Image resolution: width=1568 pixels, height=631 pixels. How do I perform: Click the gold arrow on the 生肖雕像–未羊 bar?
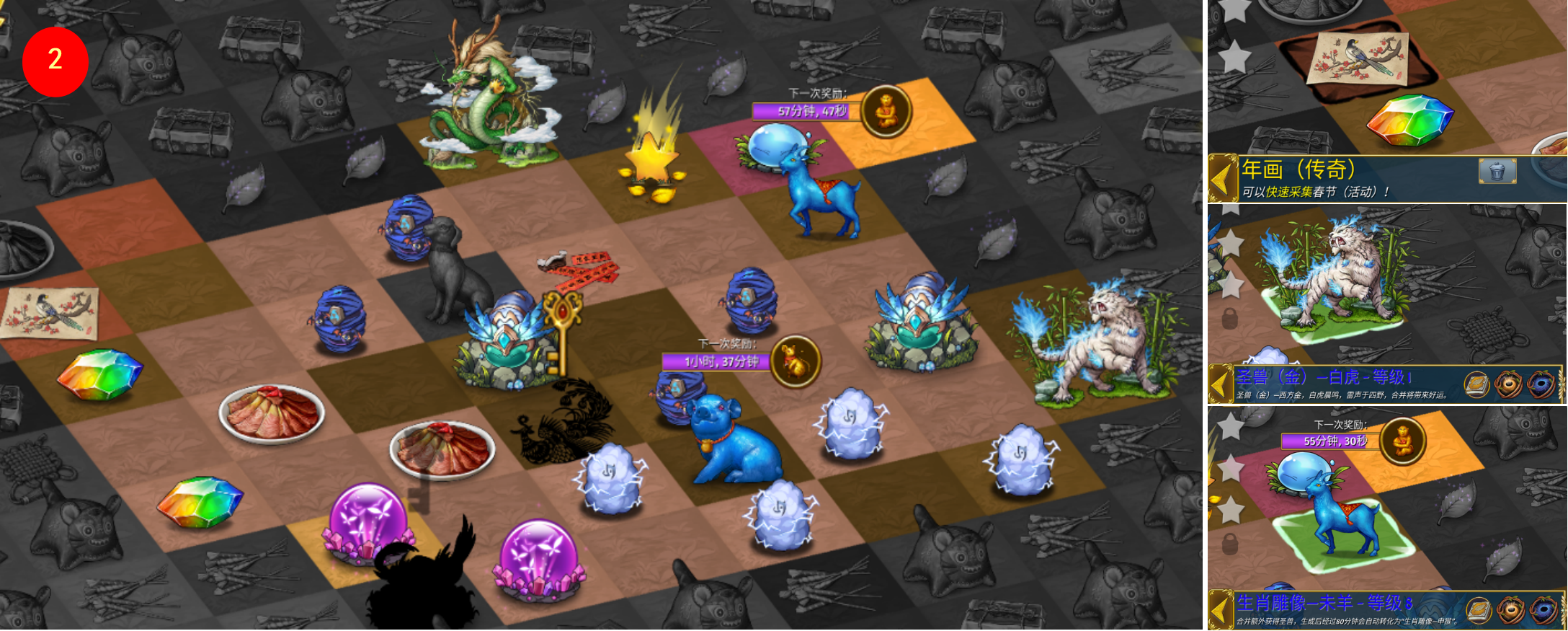click(x=1220, y=609)
